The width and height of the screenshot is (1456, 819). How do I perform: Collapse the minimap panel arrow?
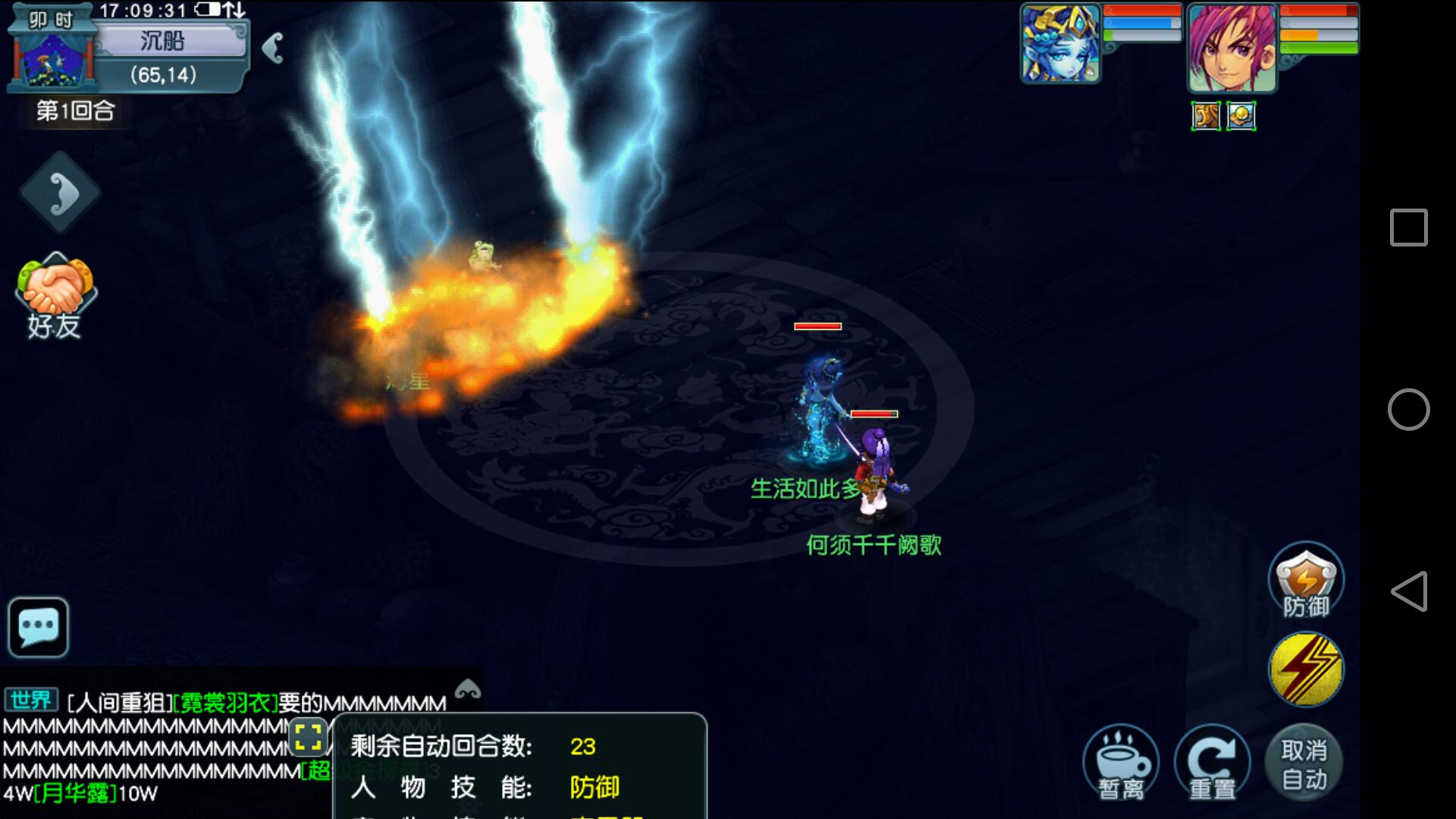(x=273, y=49)
